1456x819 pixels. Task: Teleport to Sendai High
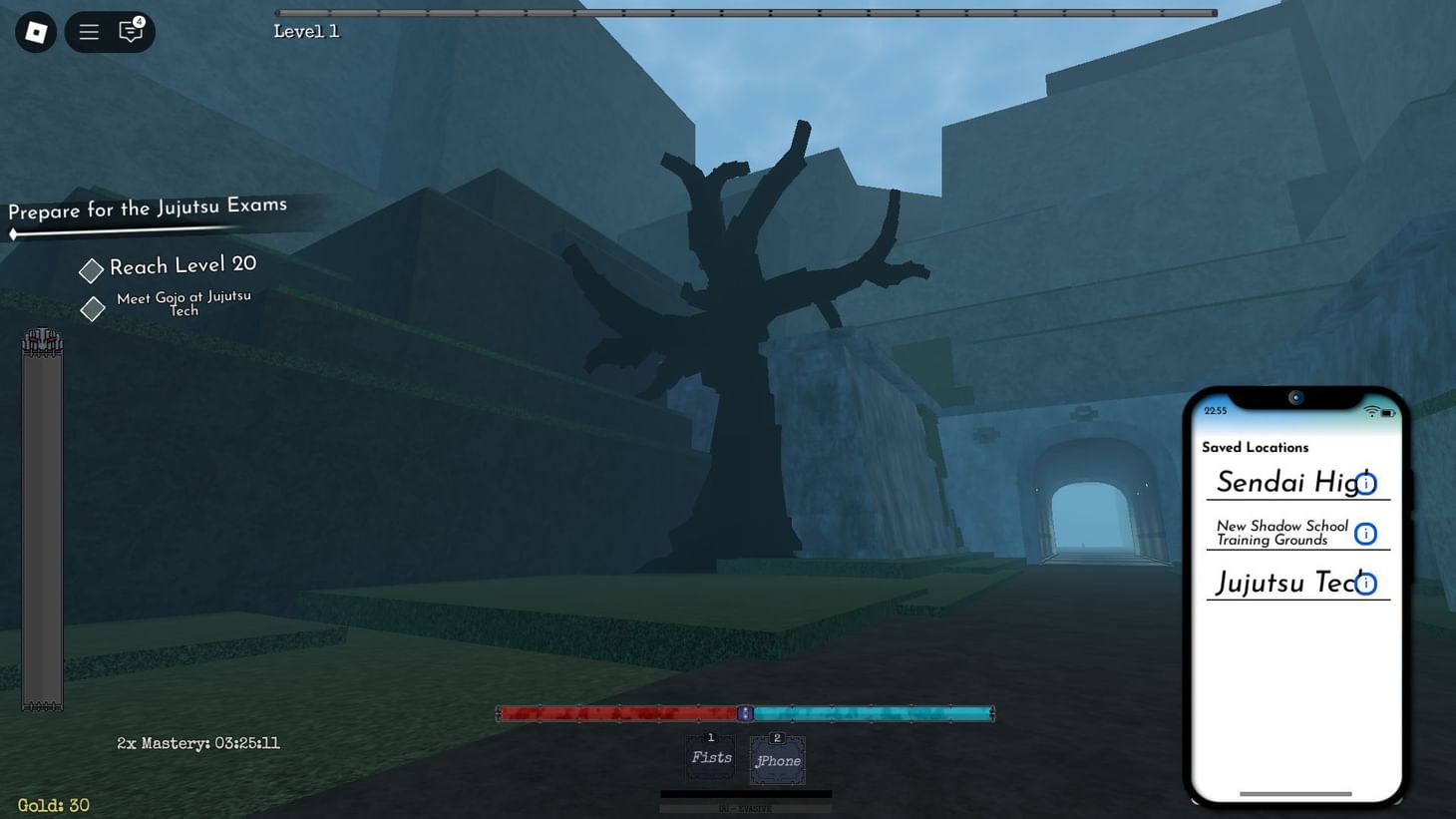(1281, 482)
